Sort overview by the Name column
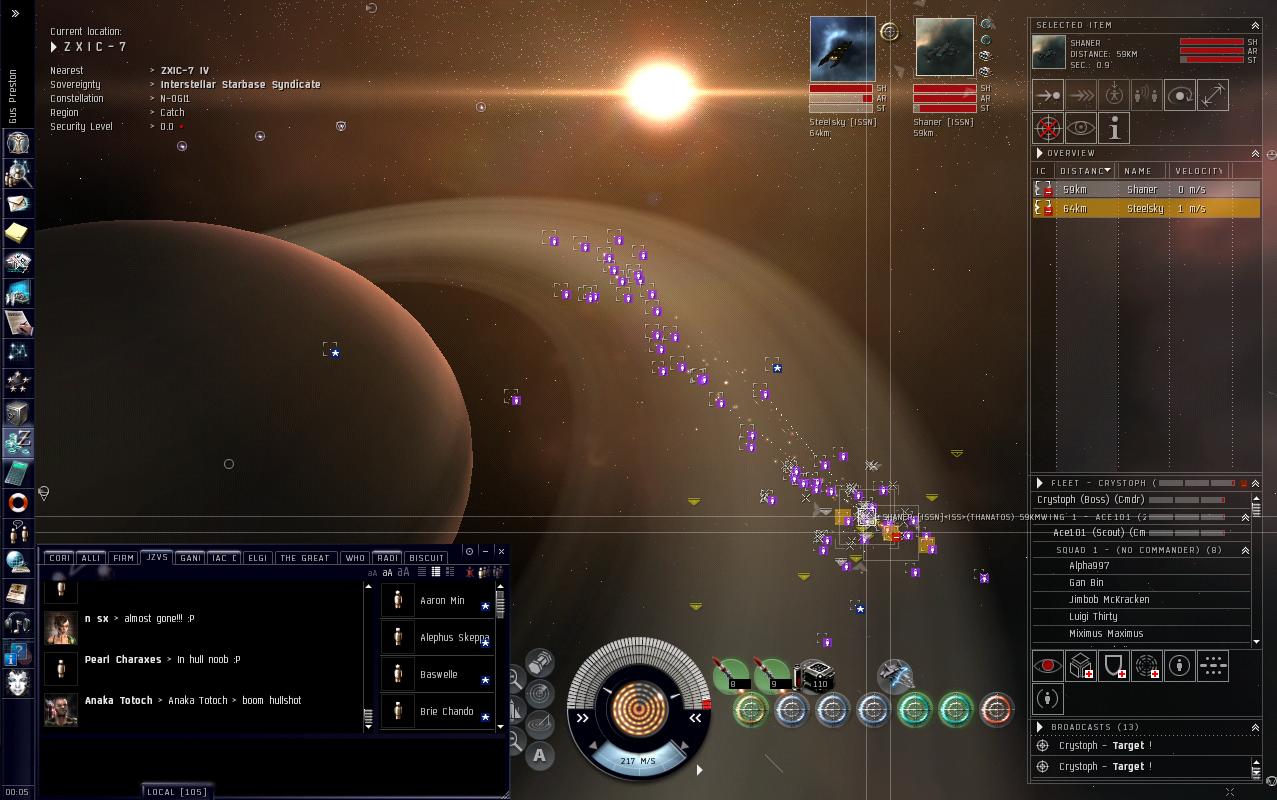1277x800 pixels. (x=1138, y=171)
